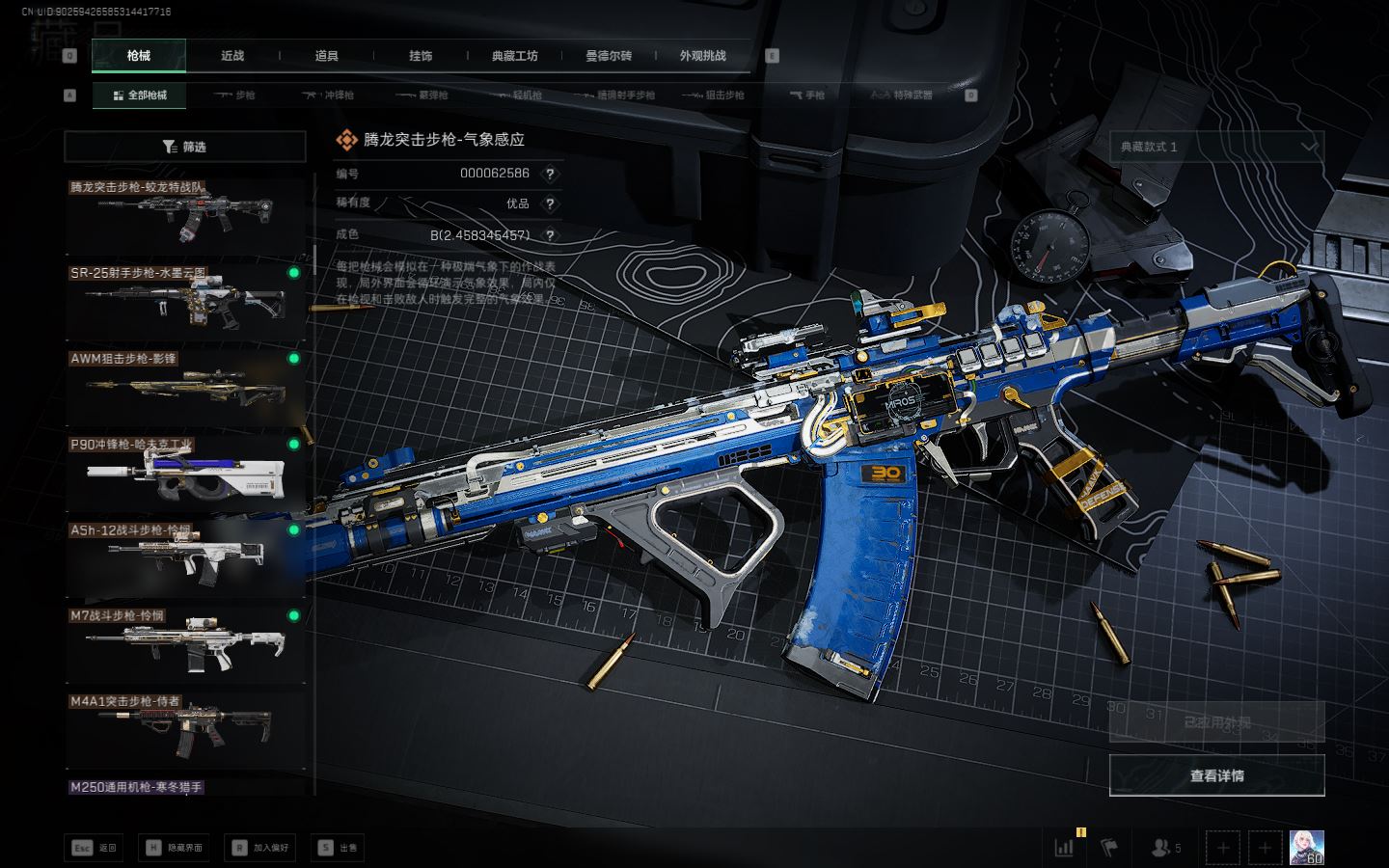Pick the P90冲锋枪 skin entry
1389x868 pixels.
click(184, 471)
